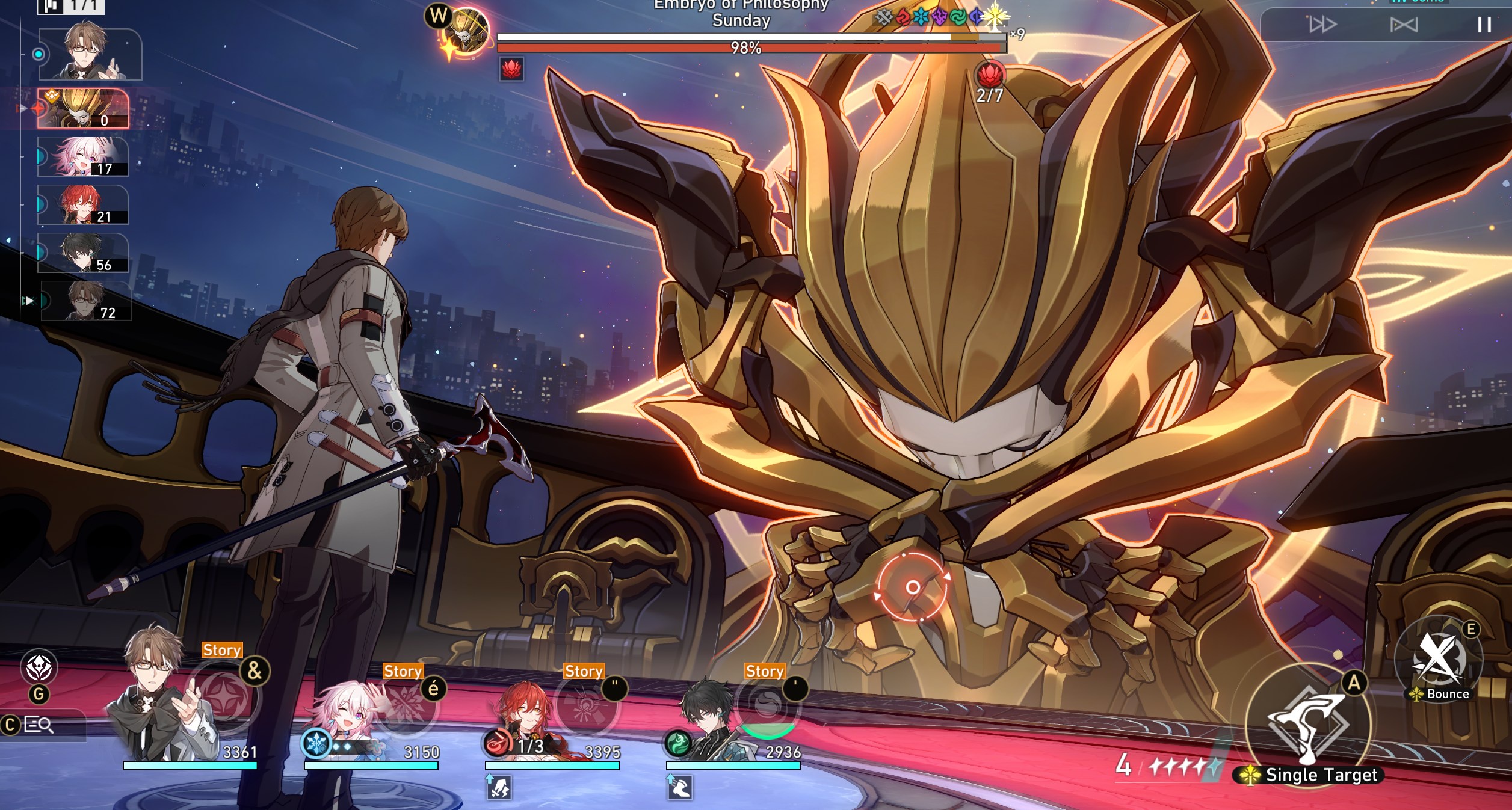Screen dimensions: 1512x810
Task: Target the boss using the red reticle
Action: [912, 587]
